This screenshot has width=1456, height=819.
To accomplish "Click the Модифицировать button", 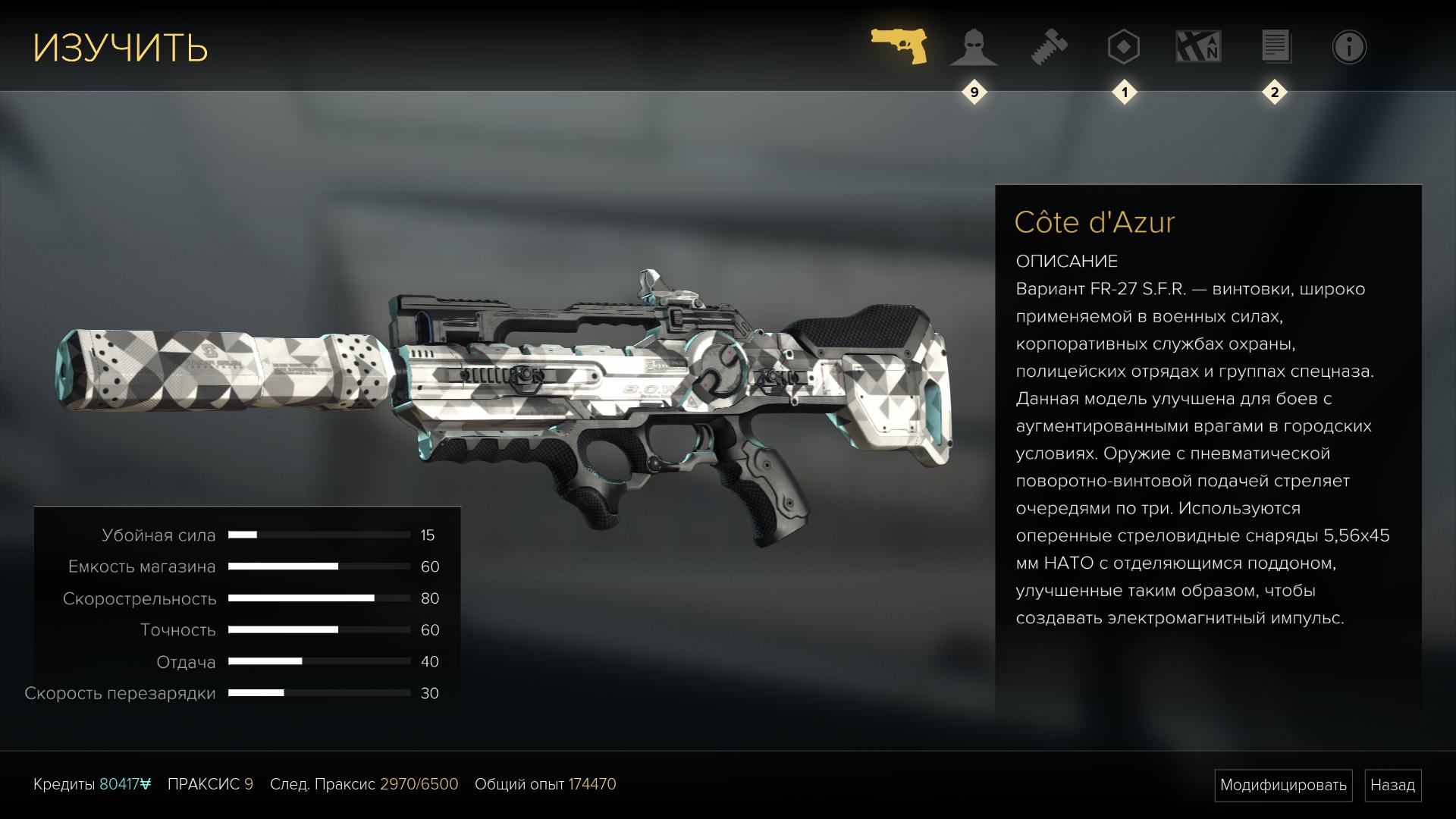I will (x=1283, y=785).
